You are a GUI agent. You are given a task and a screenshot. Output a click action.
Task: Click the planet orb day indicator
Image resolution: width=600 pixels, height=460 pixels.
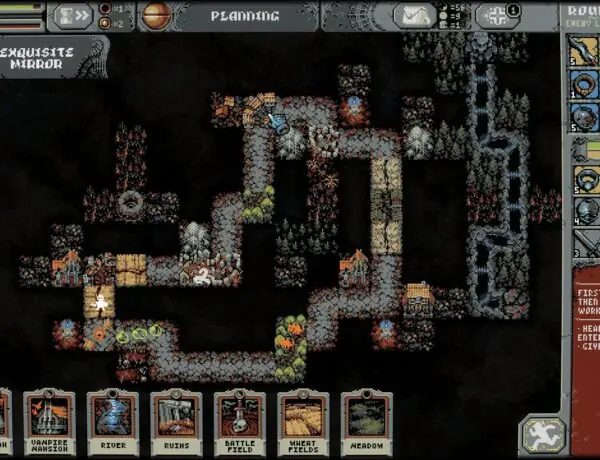[155, 15]
